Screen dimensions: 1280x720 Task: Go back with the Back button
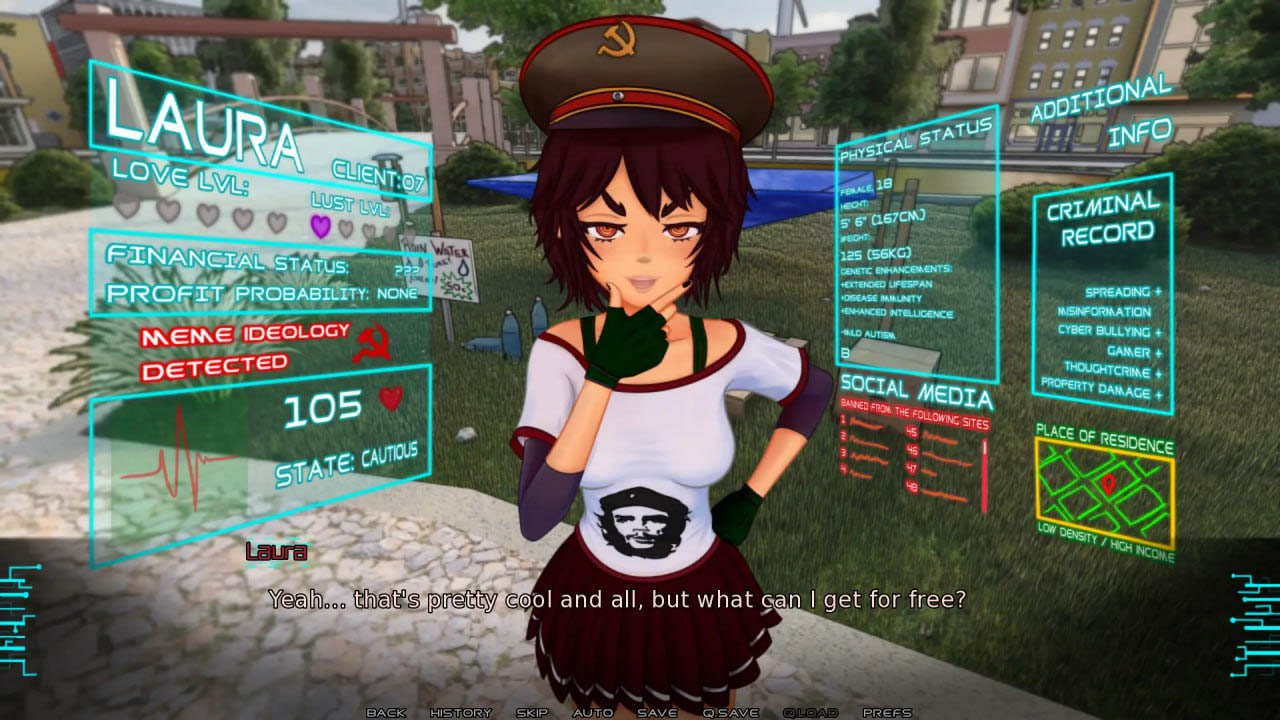click(x=386, y=712)
